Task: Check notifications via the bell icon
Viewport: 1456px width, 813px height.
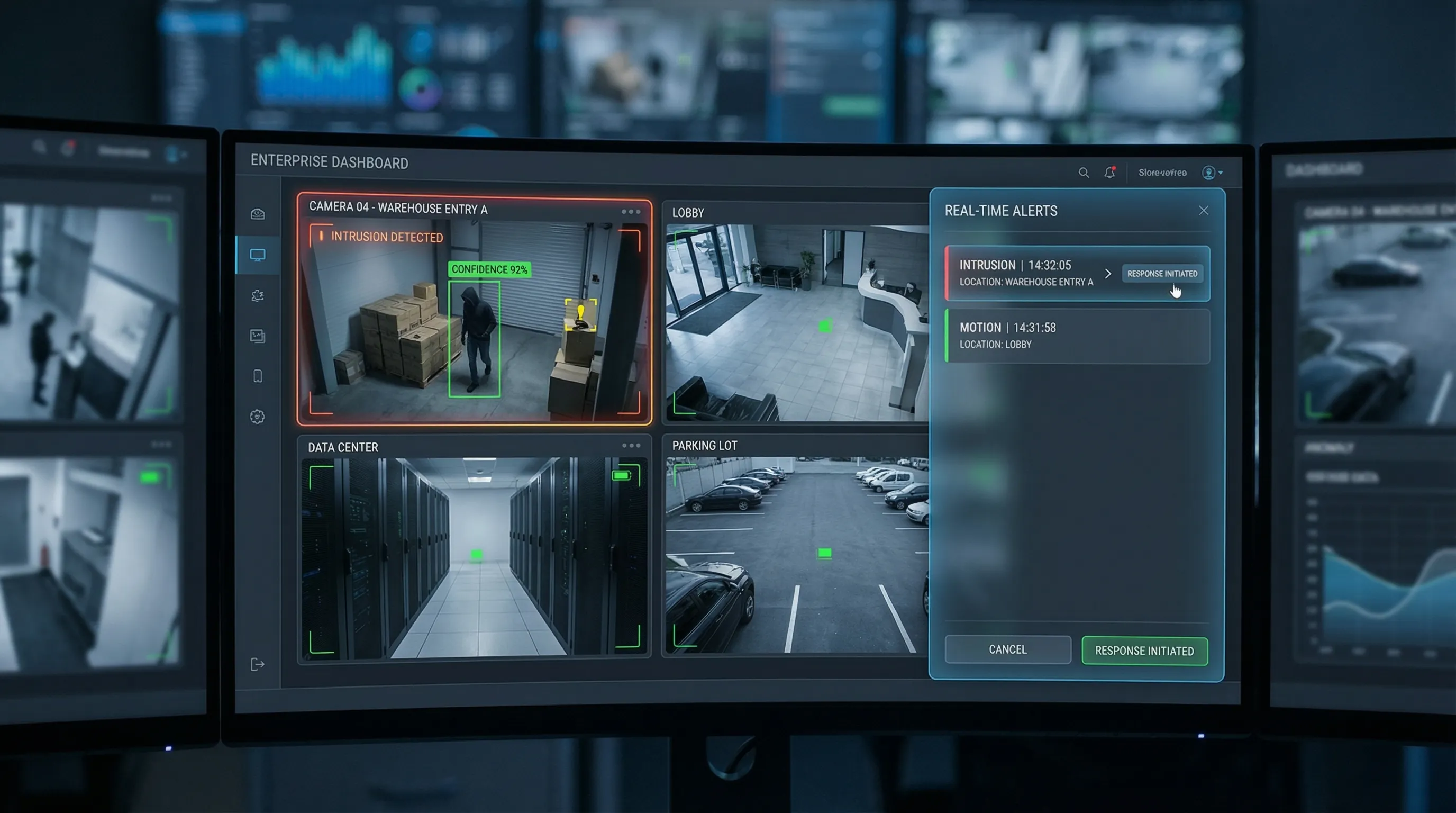Action: (x=1109, y=173)
